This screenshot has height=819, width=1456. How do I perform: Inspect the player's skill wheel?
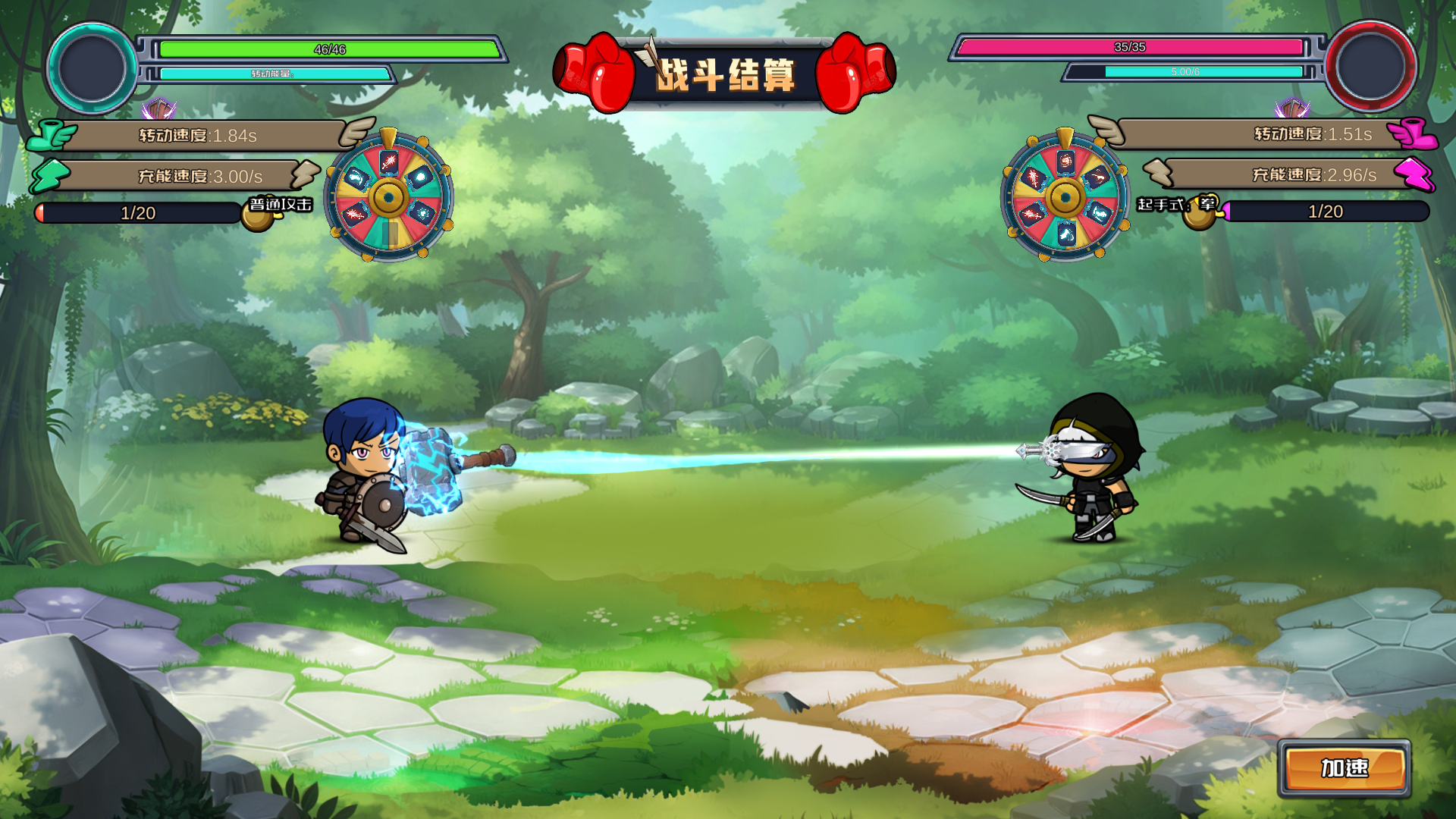click(x=389, y=196)
